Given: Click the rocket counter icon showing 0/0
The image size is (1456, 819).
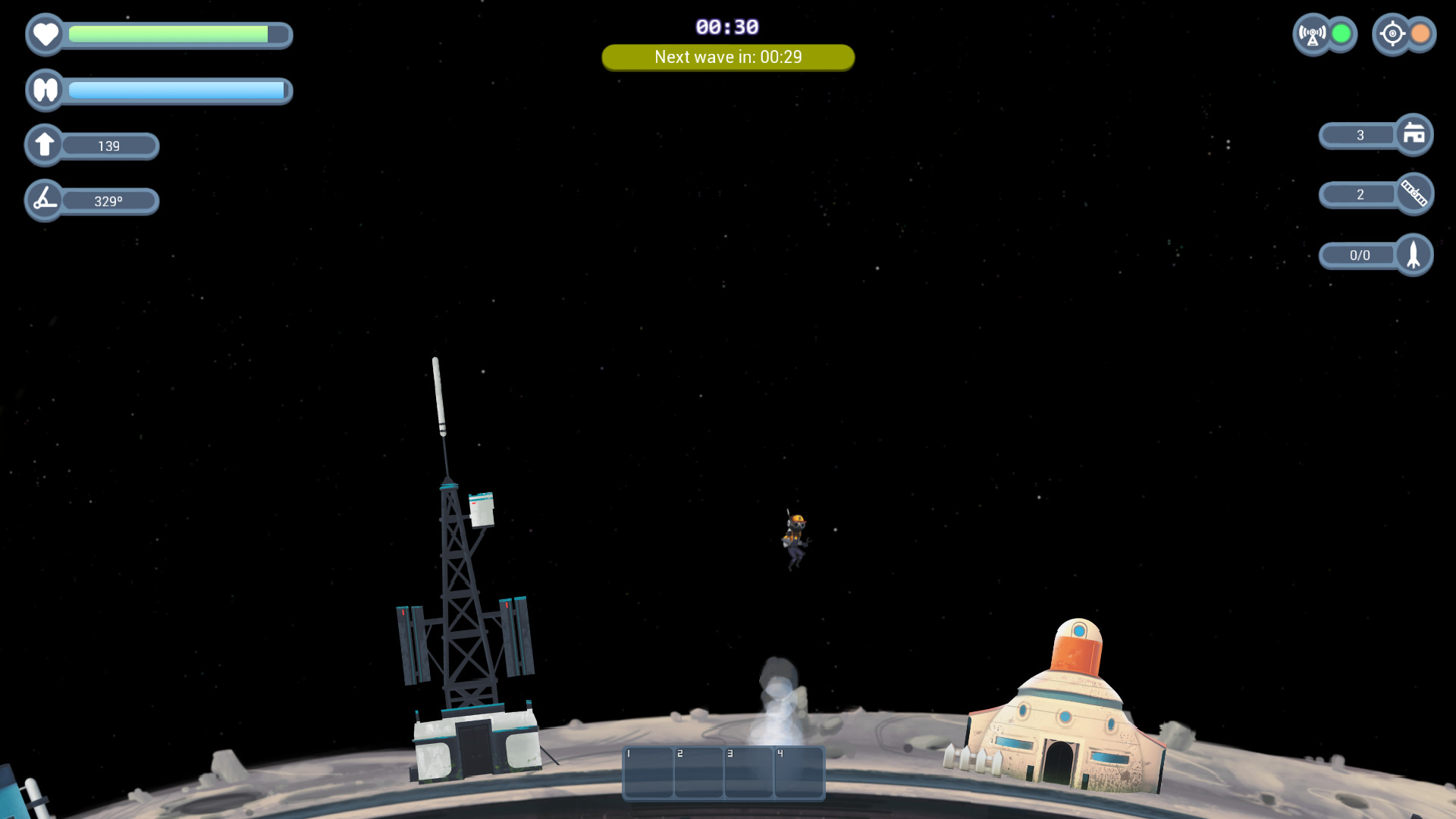Looking at the screenshot, I should [1414, 255].
